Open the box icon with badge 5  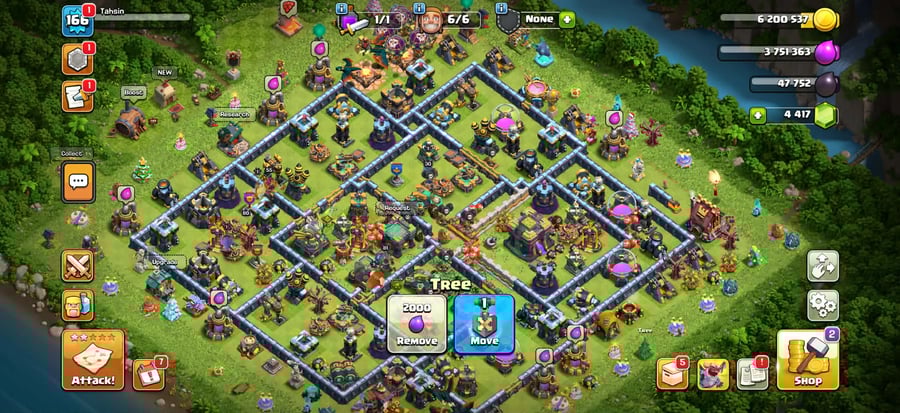(x=671, y=373)
